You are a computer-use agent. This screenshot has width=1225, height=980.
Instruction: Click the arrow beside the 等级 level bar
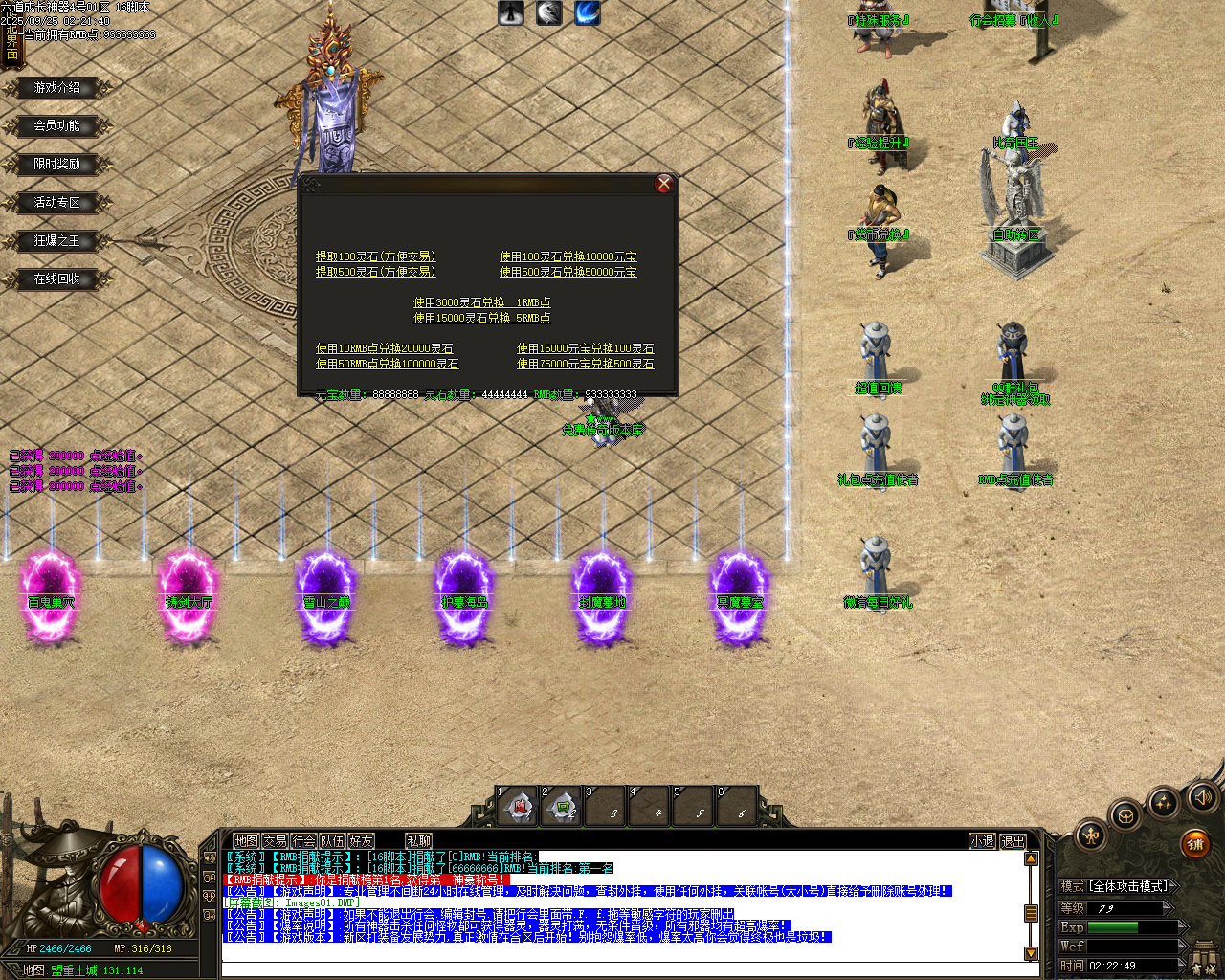click(1167, 907)
